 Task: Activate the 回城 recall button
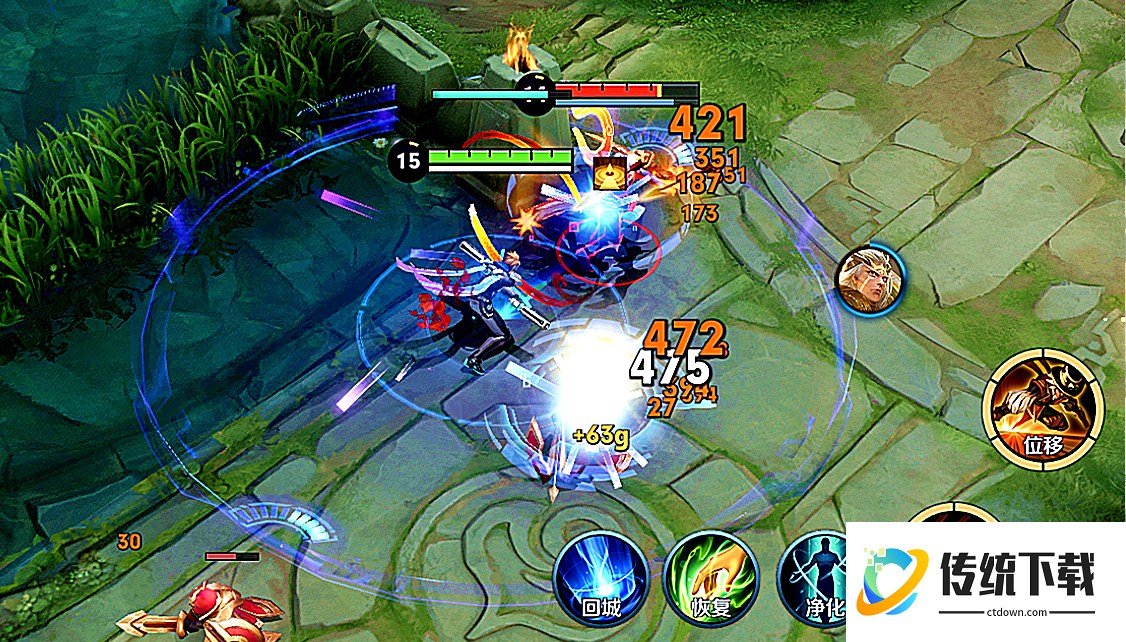coord(601,578)
